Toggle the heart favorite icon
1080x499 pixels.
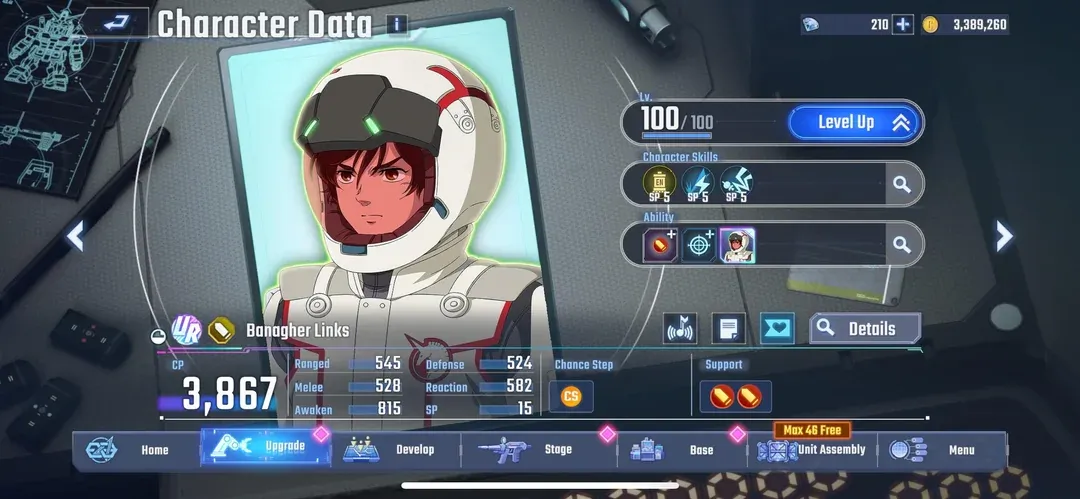point(777,328)
